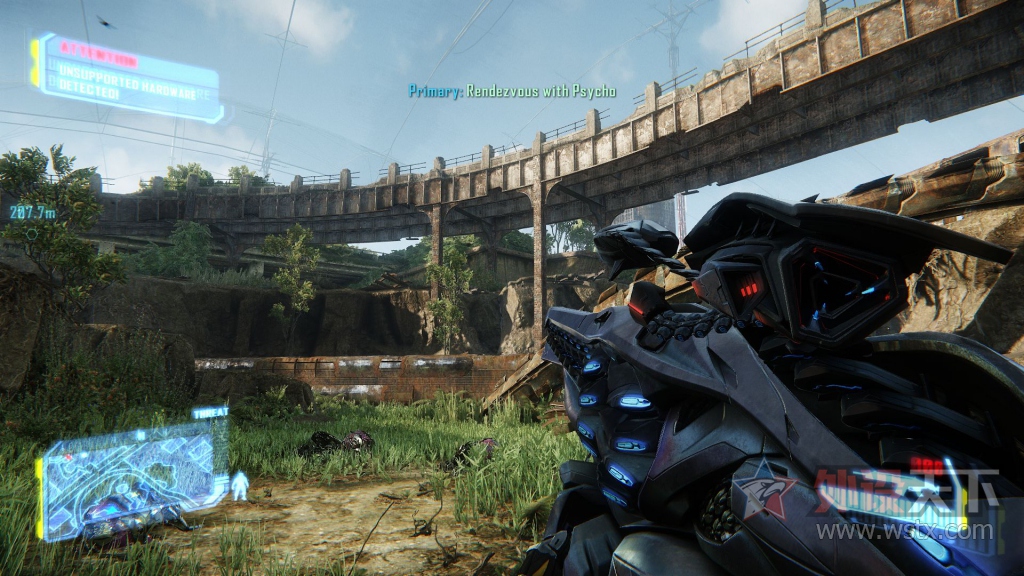Select the Unsupported Hardware Detected attention alert

click(126, 78)
